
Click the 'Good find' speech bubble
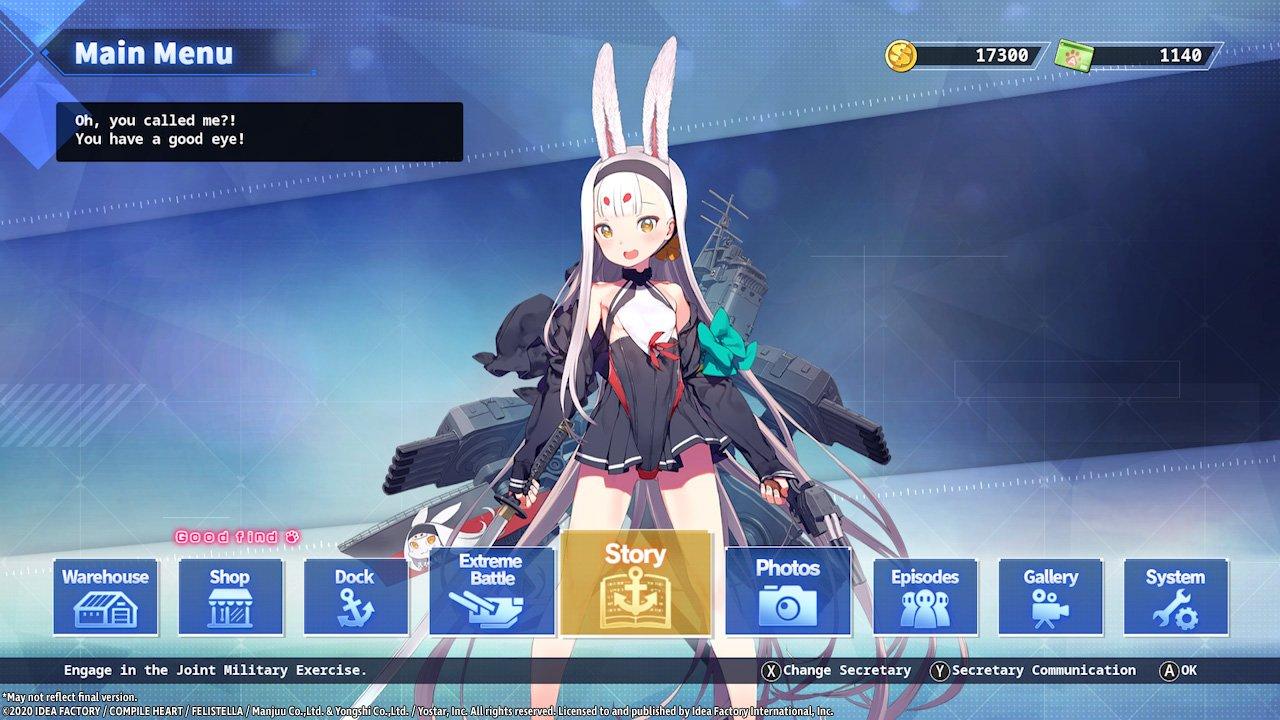237,536
